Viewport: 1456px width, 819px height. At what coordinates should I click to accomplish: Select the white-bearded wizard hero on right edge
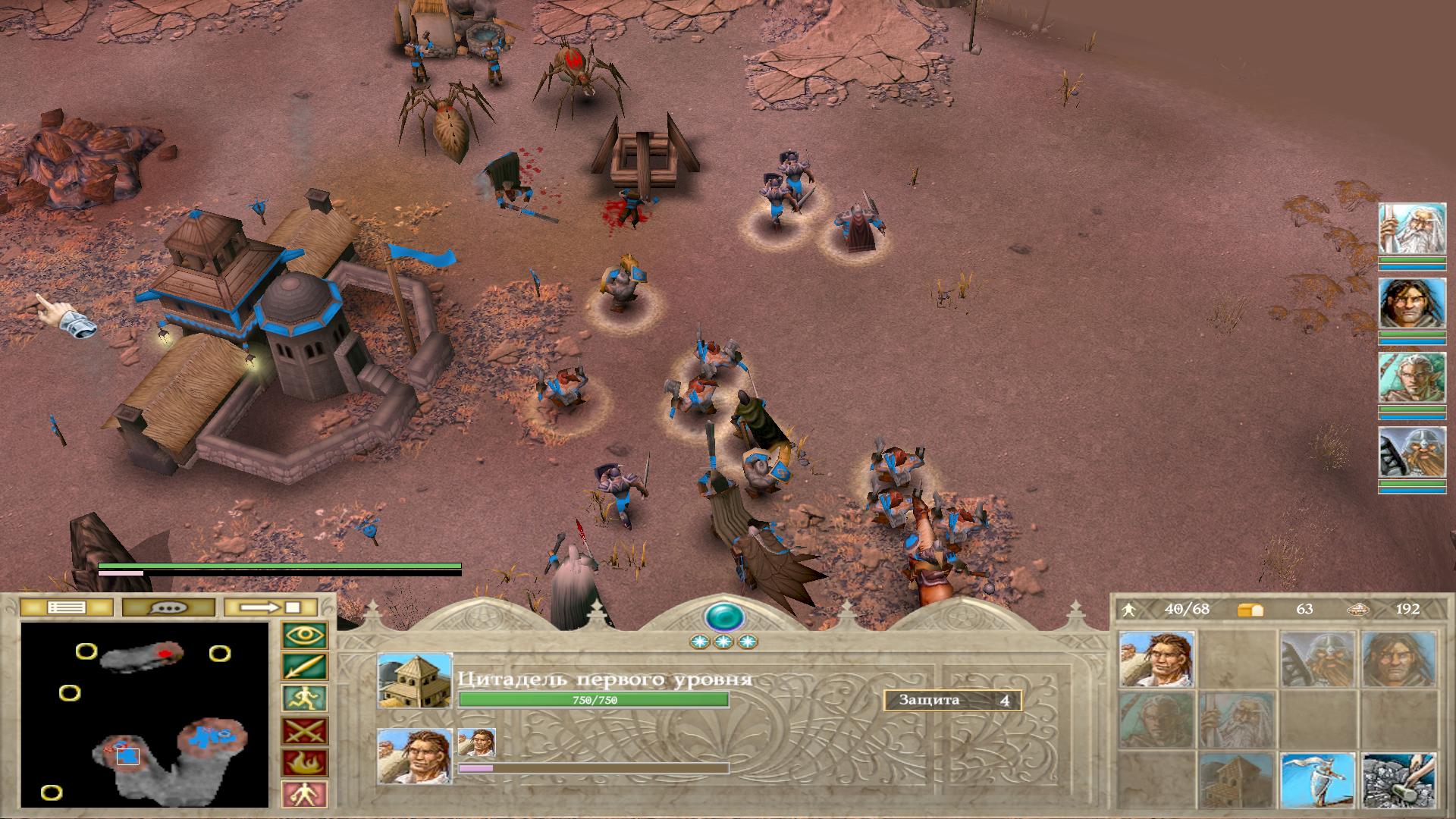point(1412,230)
